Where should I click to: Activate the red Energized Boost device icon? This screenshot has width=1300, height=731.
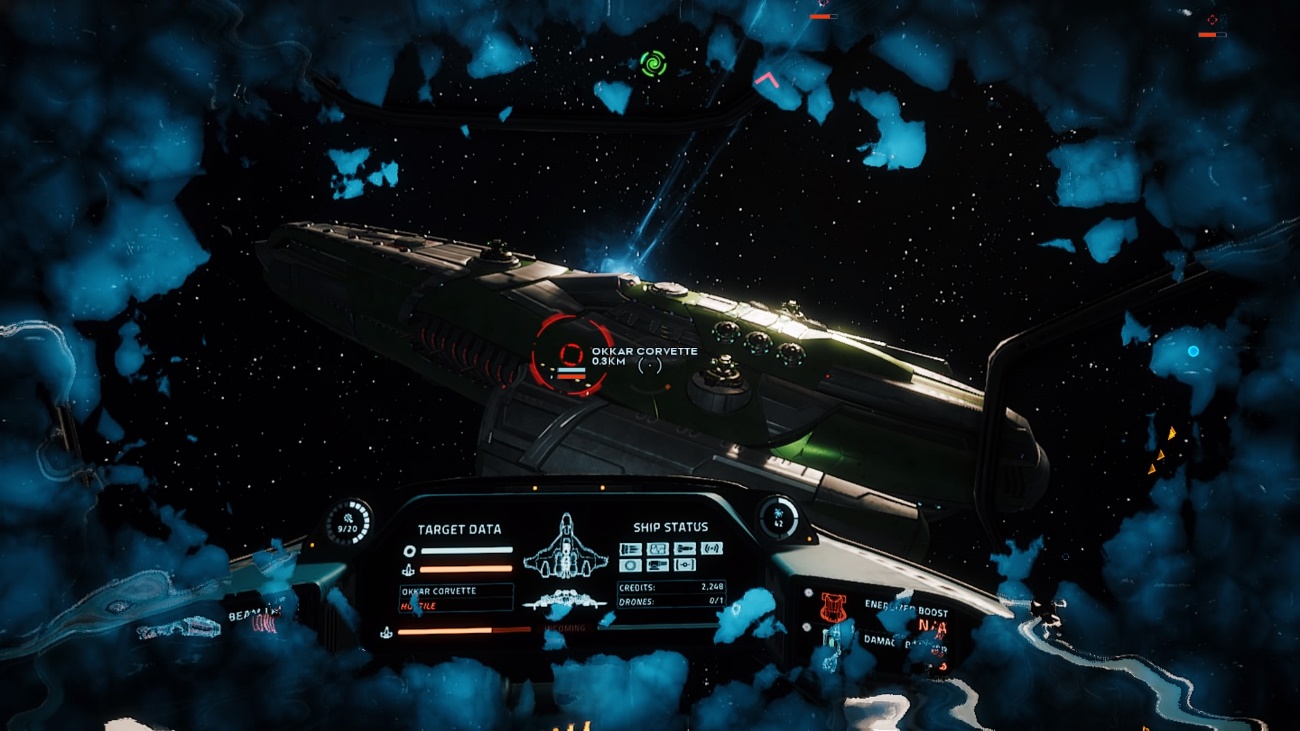coord(833,606)
